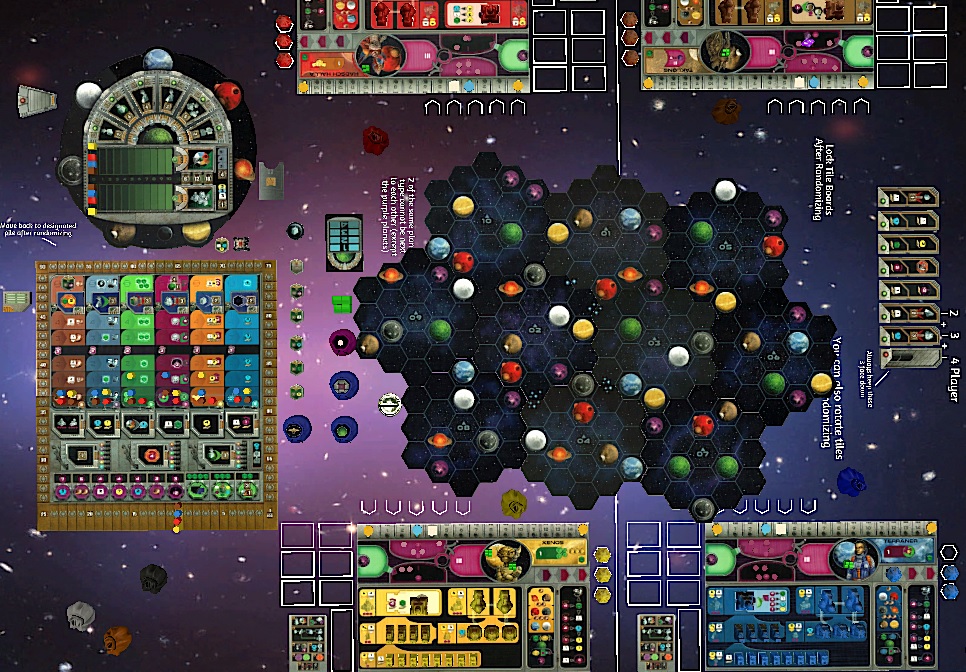Select the multicolored research track board

[154, 392]
